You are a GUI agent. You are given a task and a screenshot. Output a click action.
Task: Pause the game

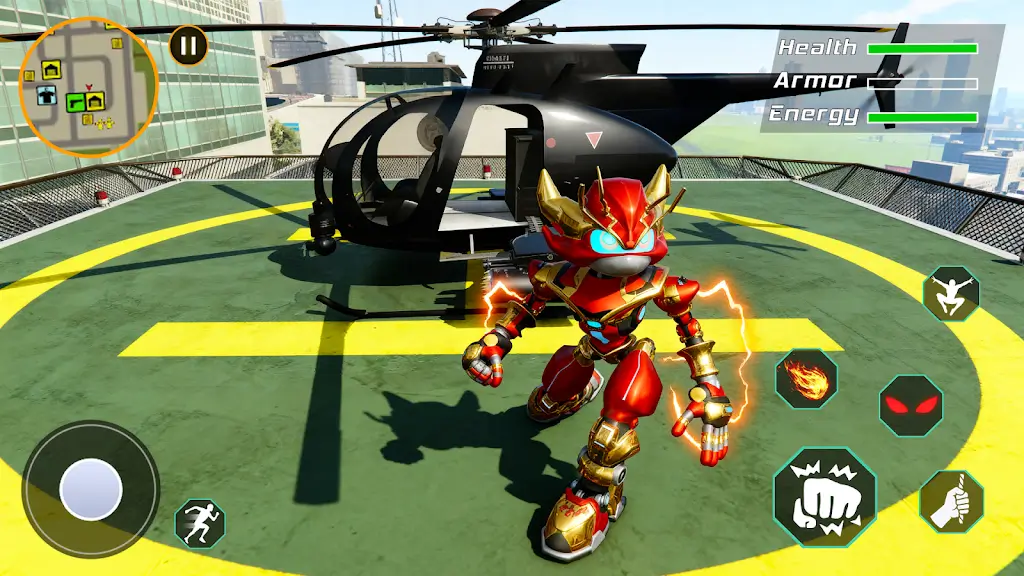(x=188, y=45)
